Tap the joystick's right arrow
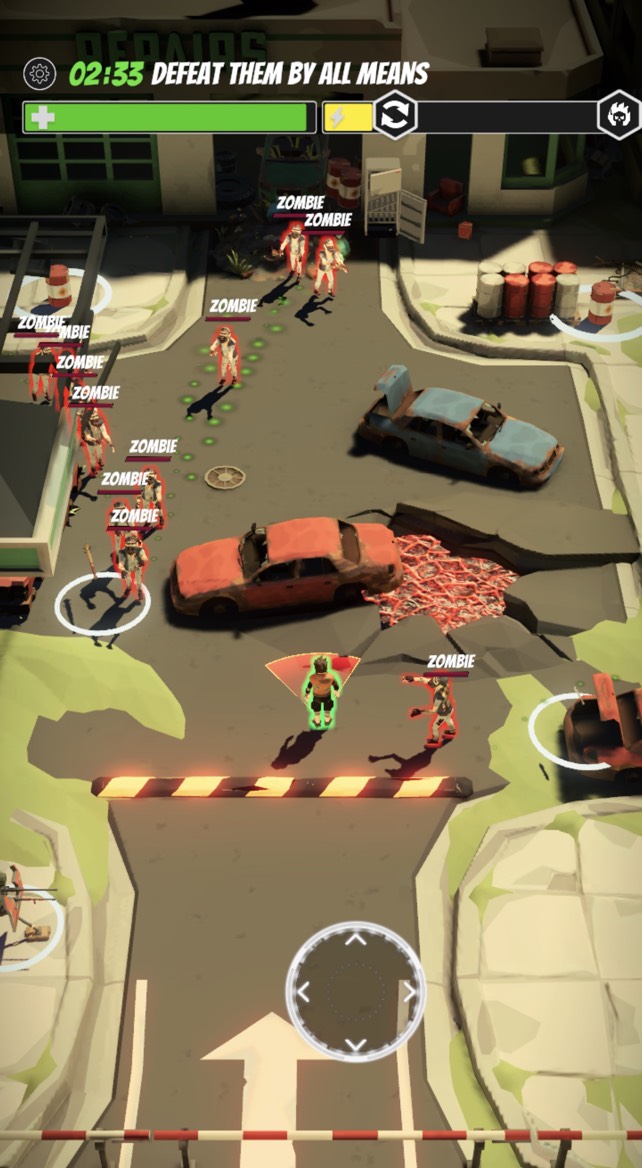642x1168 pixels. (408, 992)
